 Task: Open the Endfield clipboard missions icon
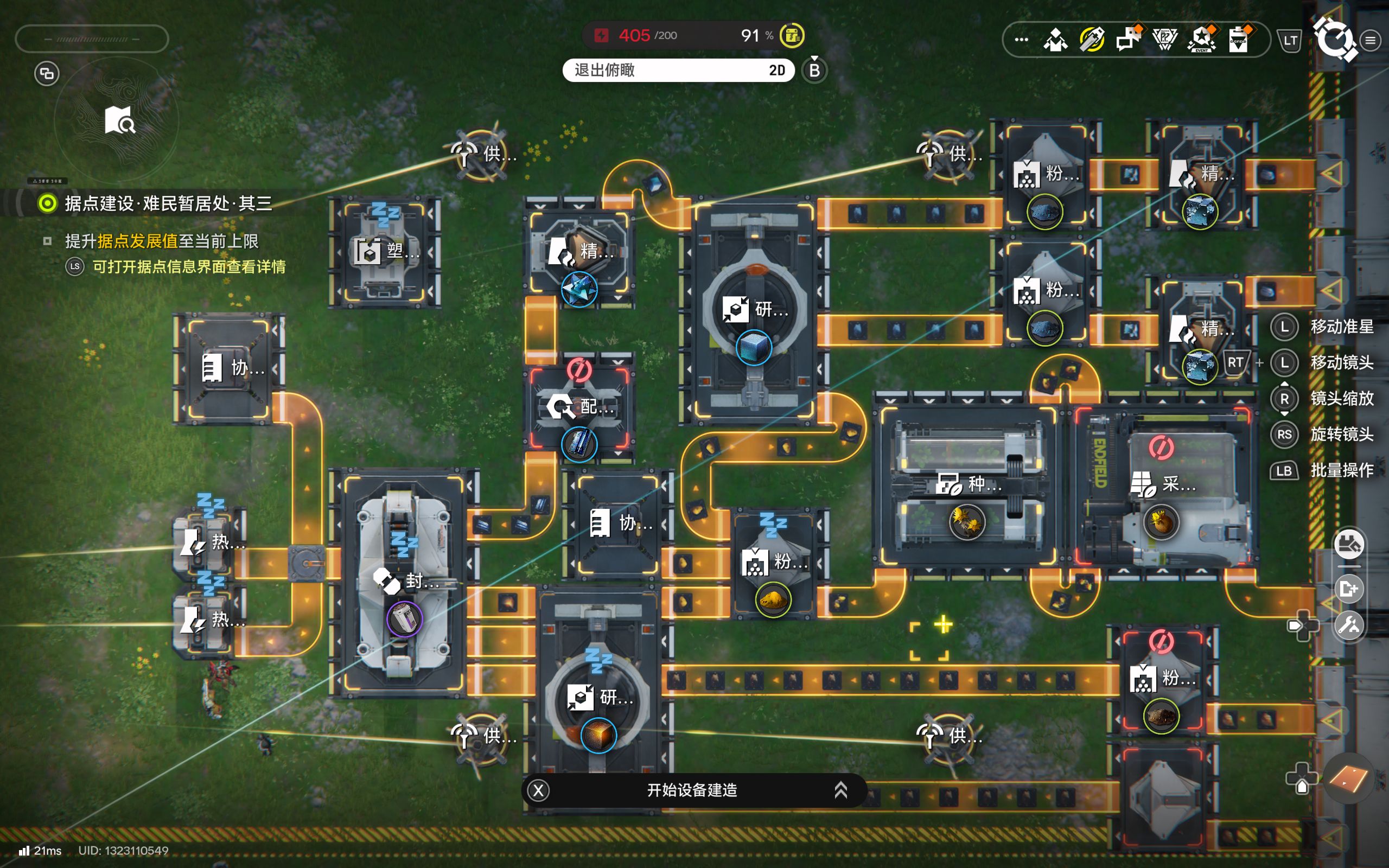pyautogui.click(x=1239, y=40)
